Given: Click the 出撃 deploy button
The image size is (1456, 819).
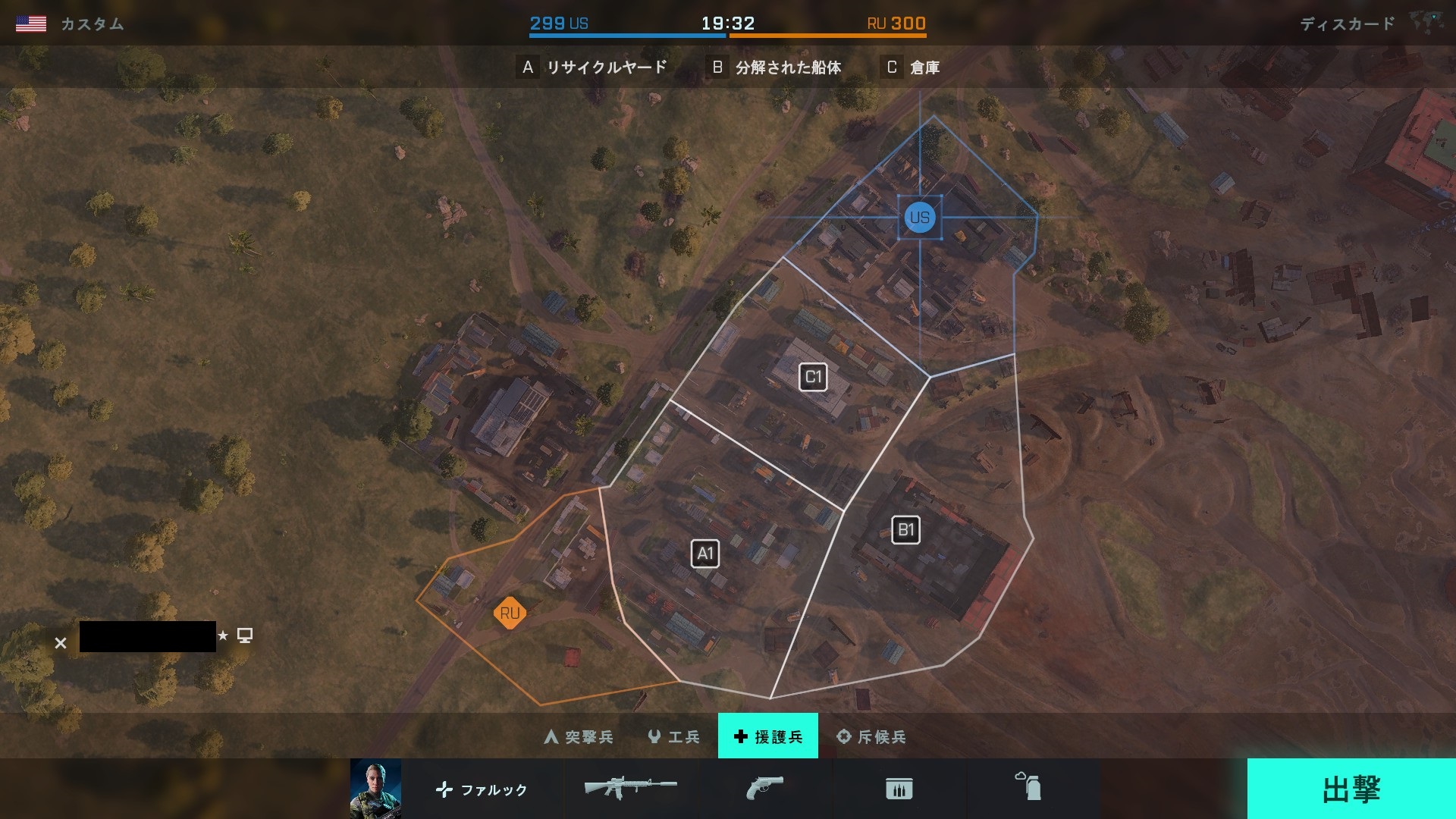Looking at the screenshot, I should coord(1351,789).
